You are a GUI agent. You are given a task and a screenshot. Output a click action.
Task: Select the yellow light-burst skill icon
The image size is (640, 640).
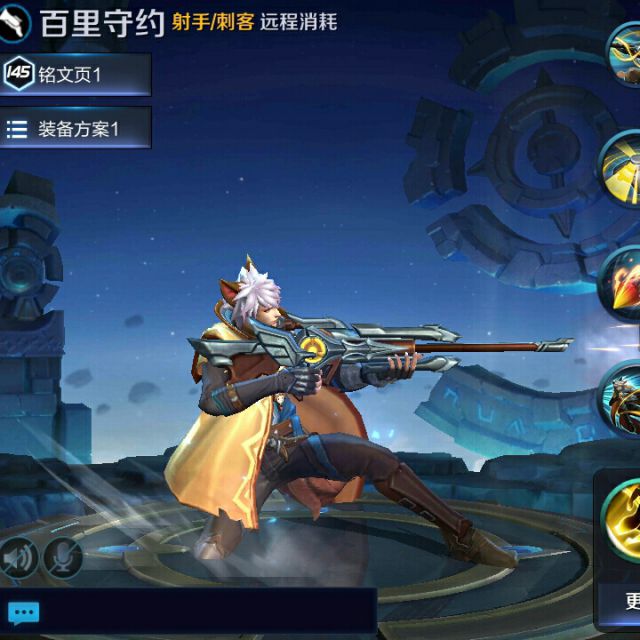(x=624, y=167)
